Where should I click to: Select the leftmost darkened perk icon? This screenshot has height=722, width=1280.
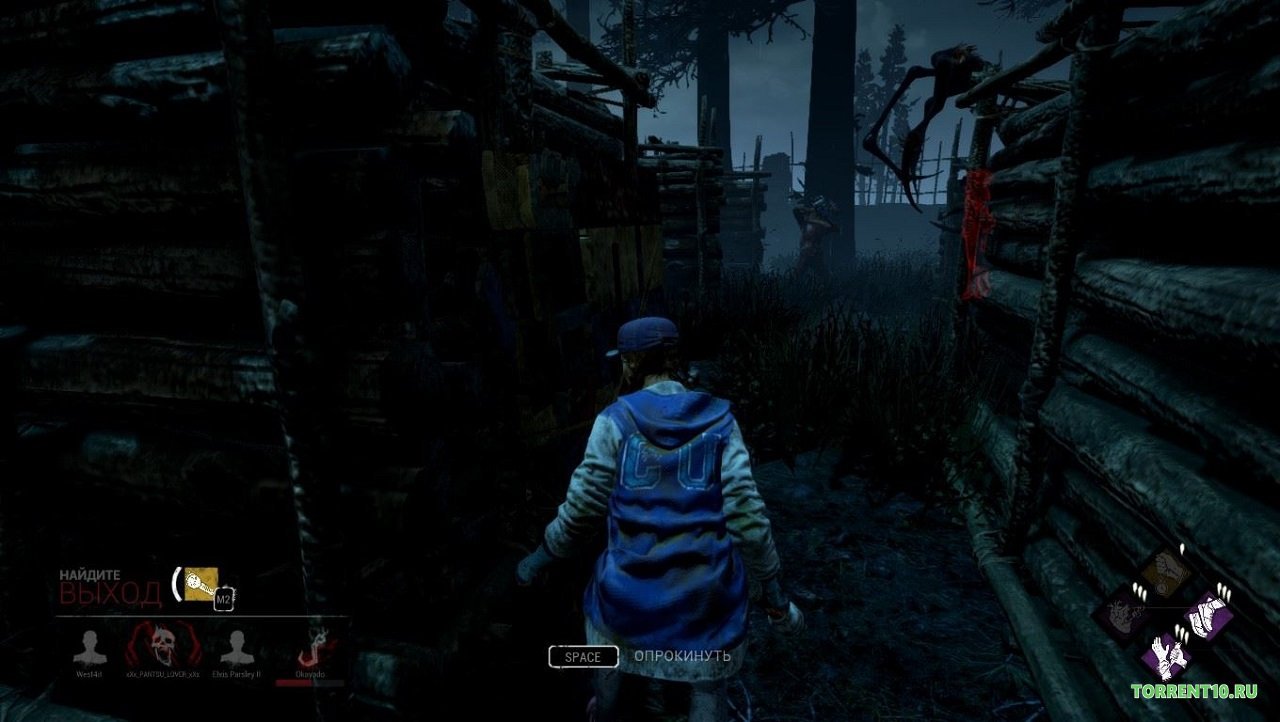pos(1122,613)
